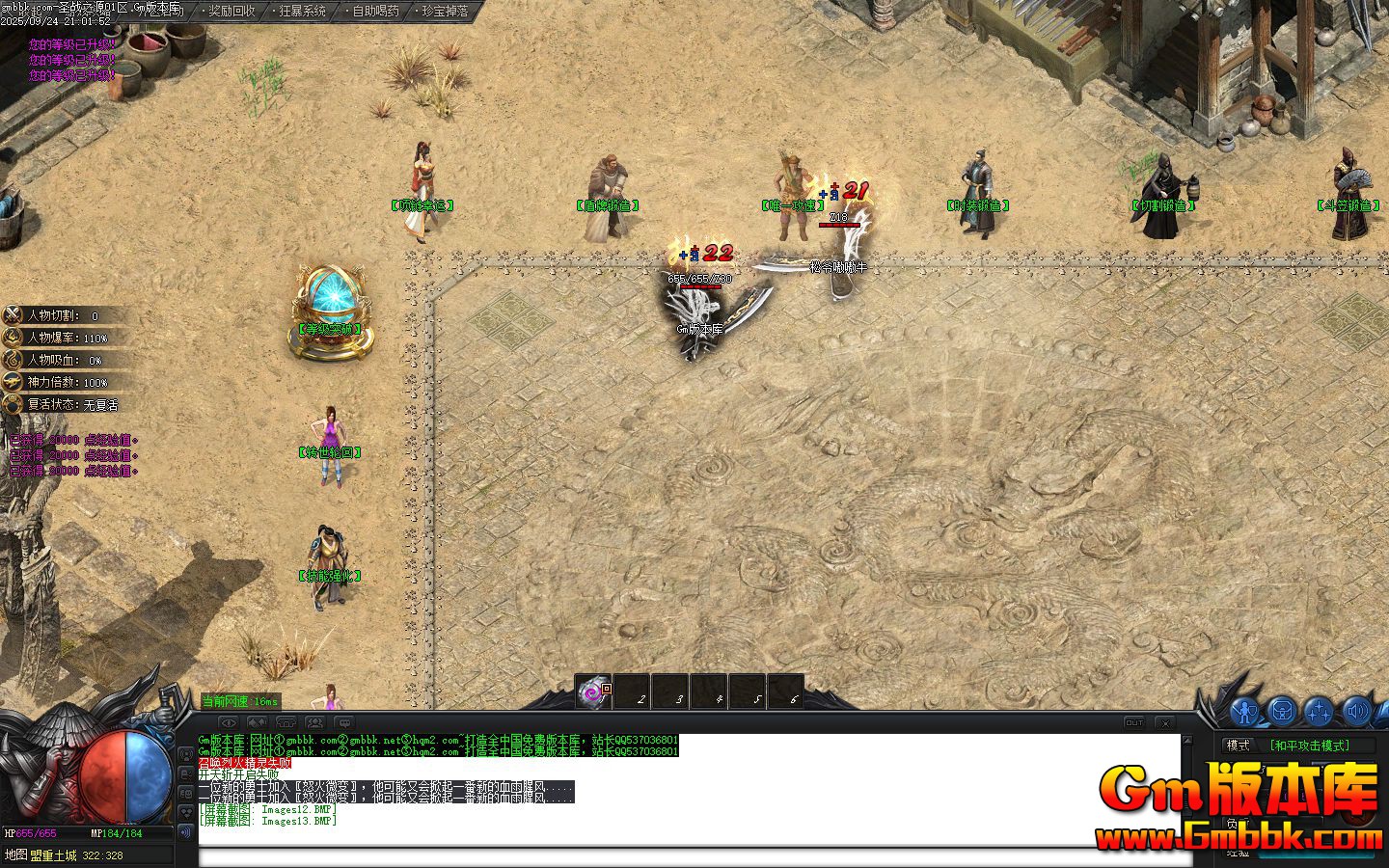Select the 神力倍数 power multiplier icon

[14, 382]
